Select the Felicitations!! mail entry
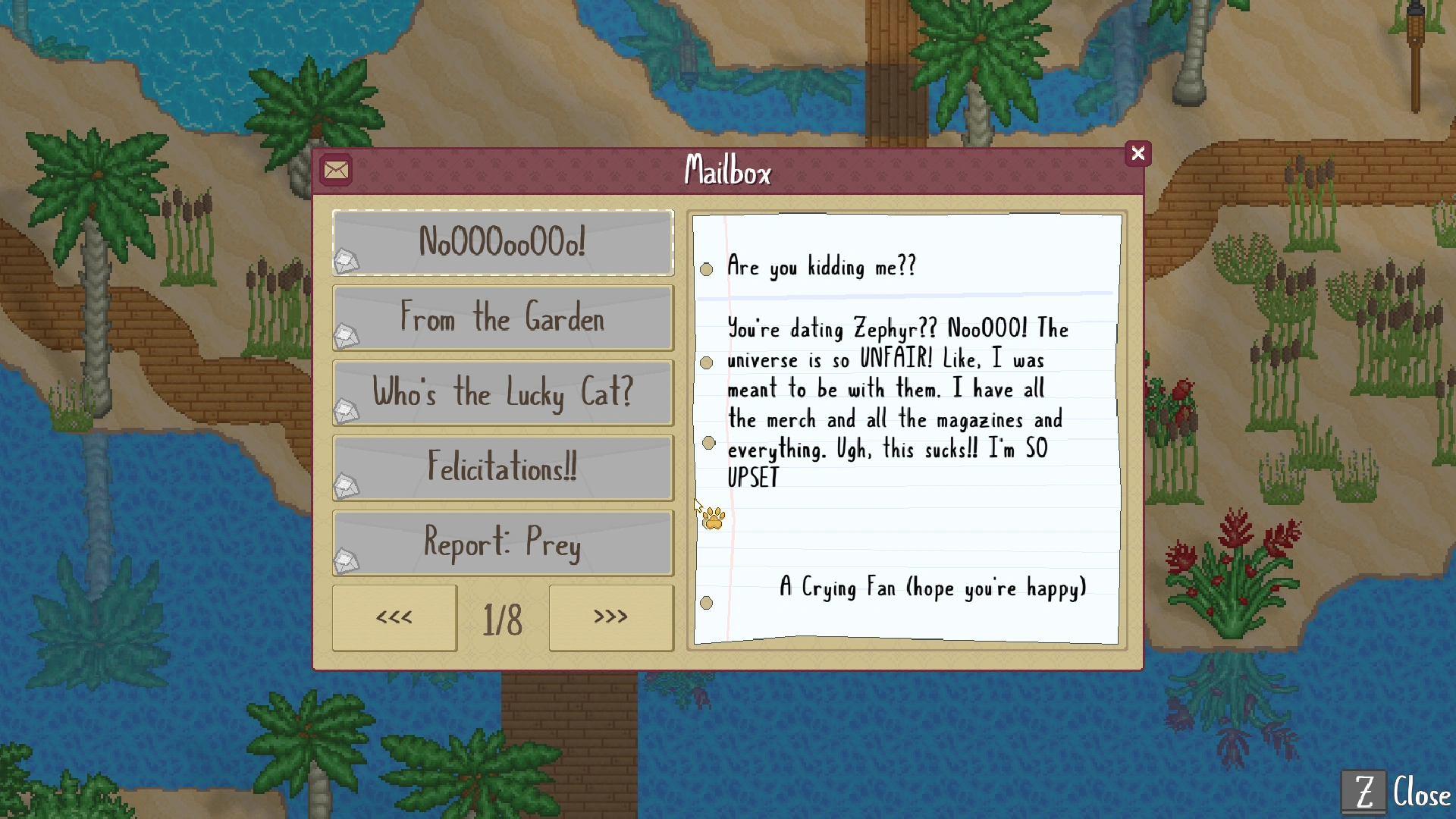 coord(503,469)
